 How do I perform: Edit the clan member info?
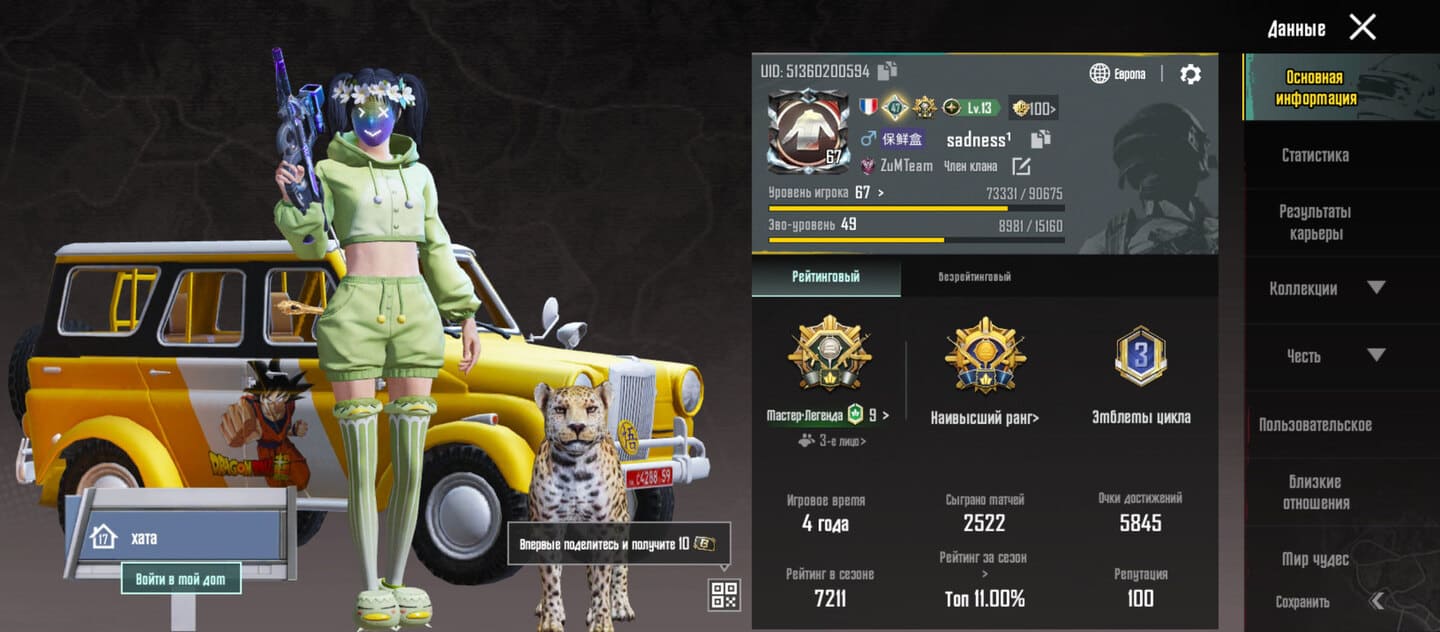[1021, 166]
